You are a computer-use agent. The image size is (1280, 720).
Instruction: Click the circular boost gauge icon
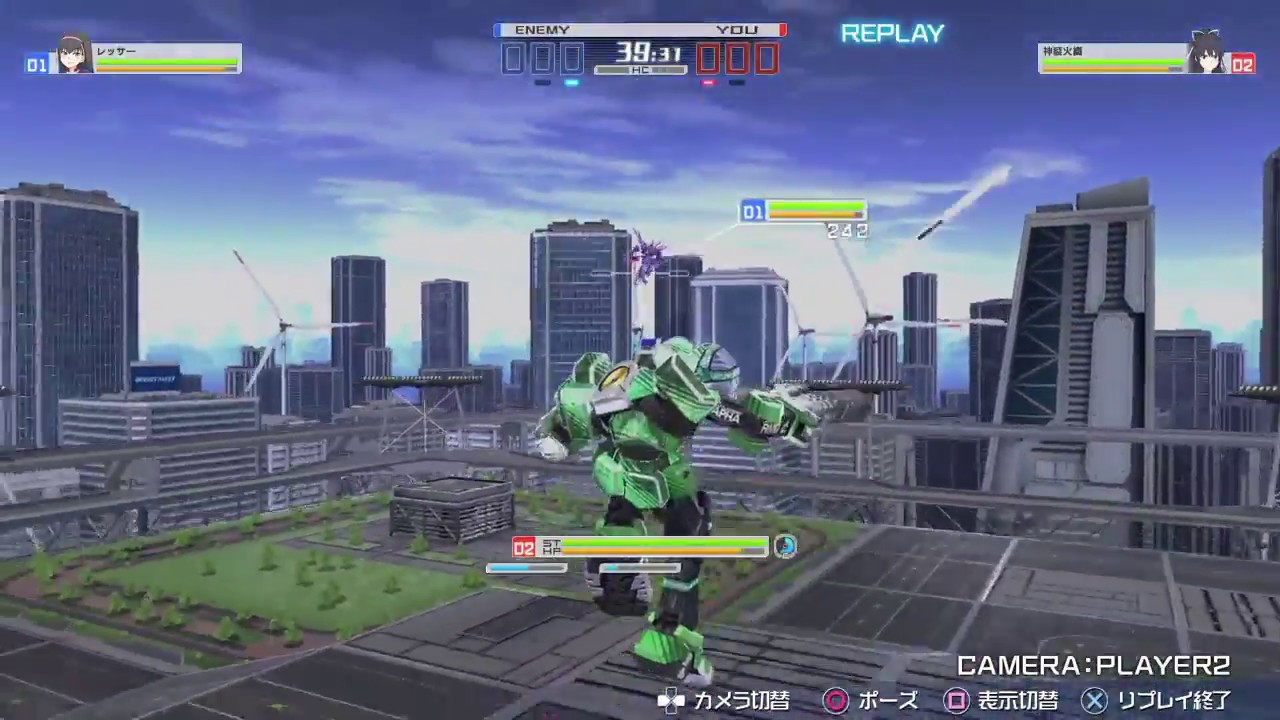click(786, 547)
